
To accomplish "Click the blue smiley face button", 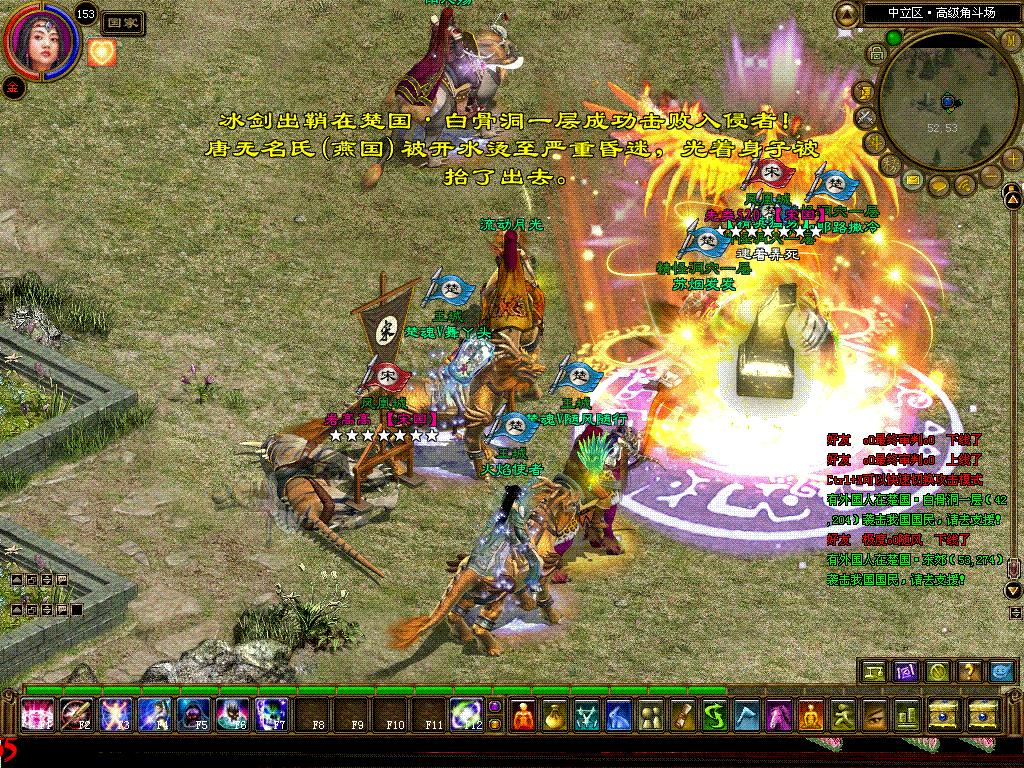I will click(1000, 672).
